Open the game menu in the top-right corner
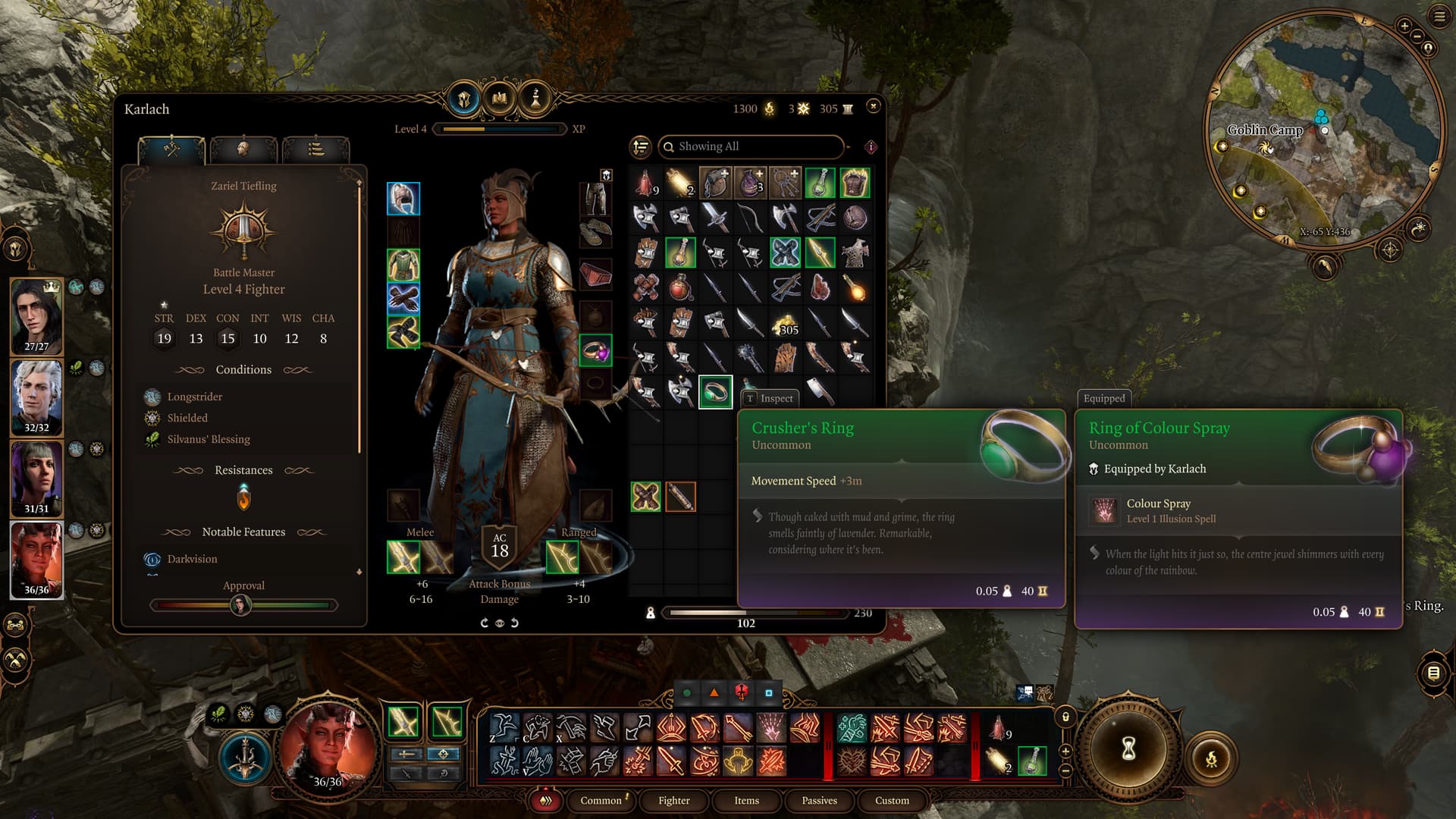Screen dimensions: 1456x819 [x=1439, y=17]
